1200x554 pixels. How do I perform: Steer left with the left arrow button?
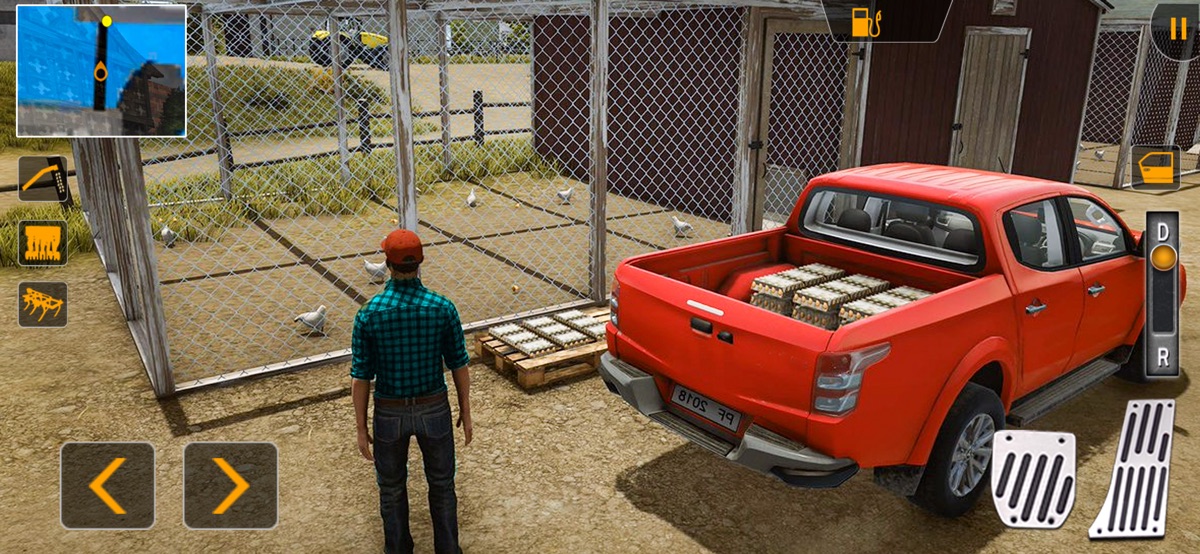click(x=108, y=486)
